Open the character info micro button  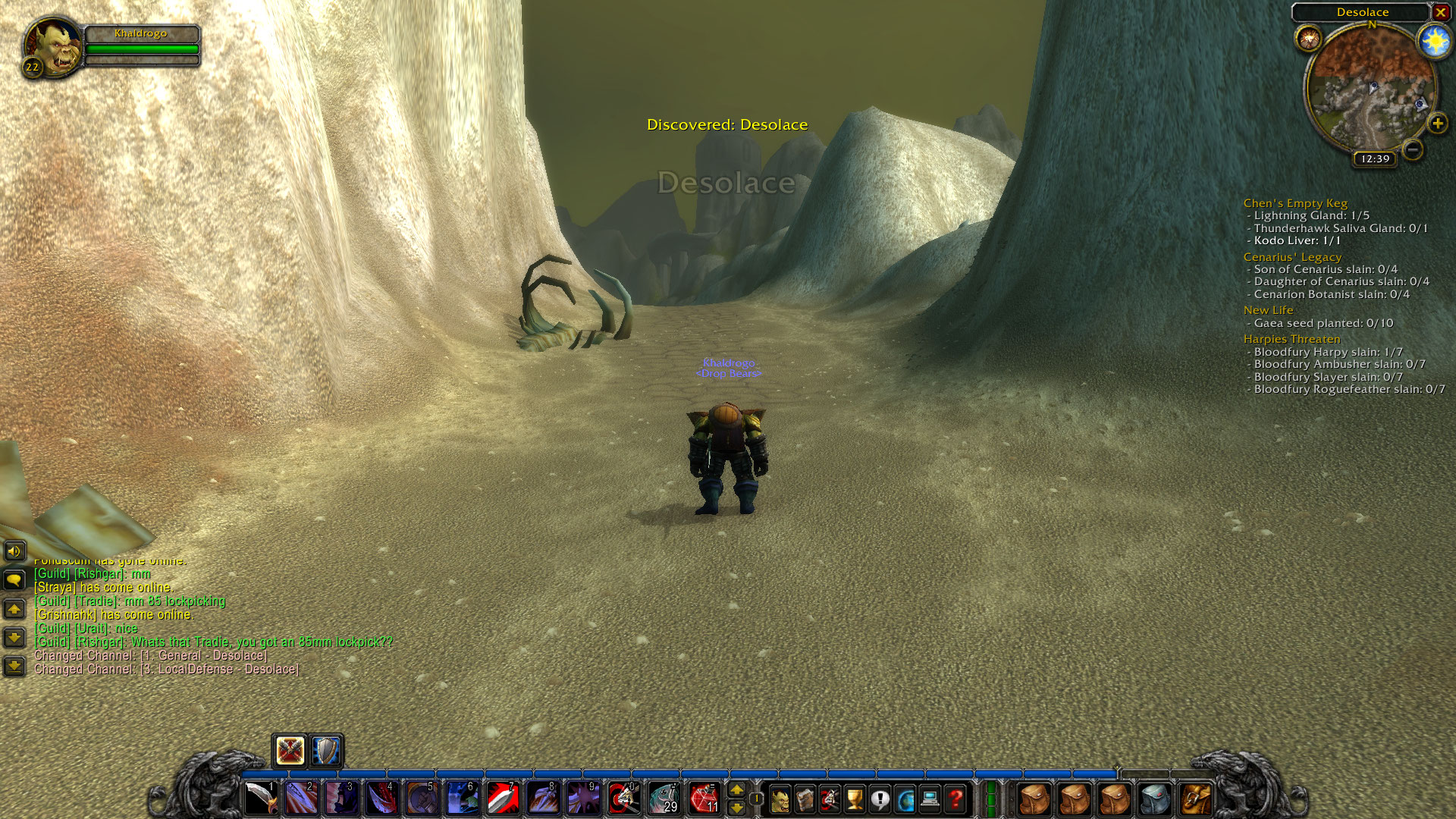coord(780,799)
